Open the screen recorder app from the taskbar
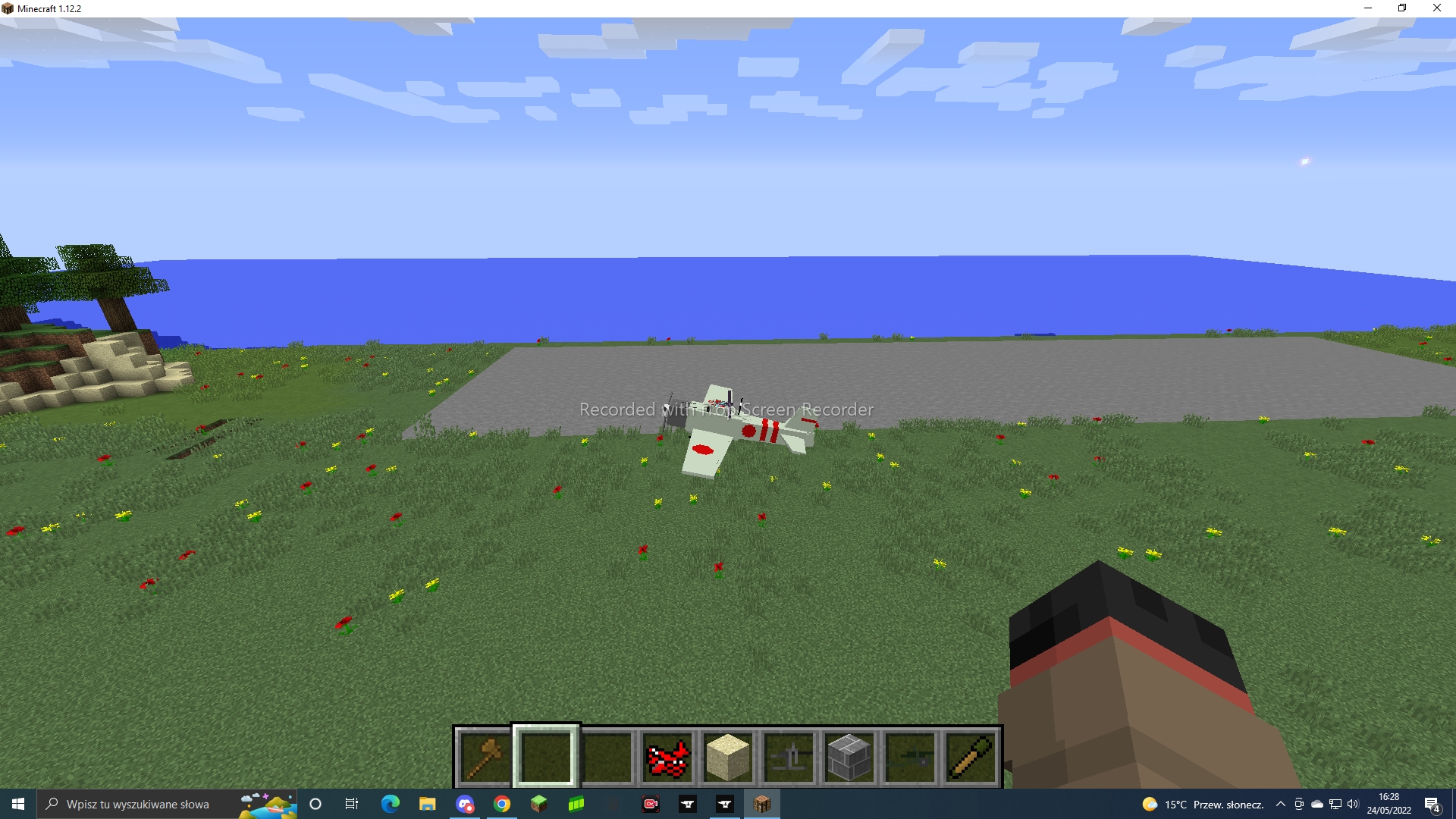The height and width of the screenshot is (819, 1456). coord(651,804)
